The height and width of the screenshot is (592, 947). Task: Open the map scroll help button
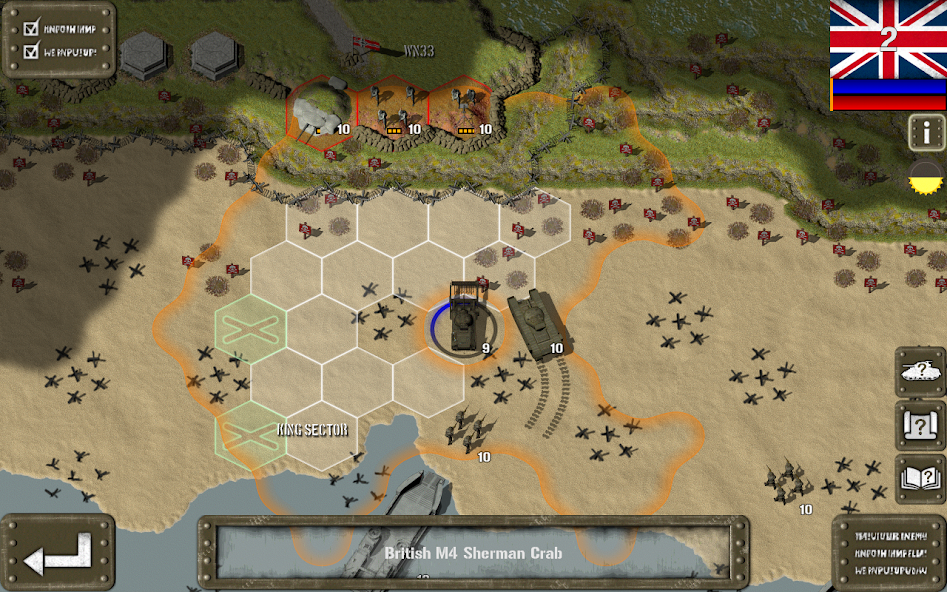(x=920, y=427)
